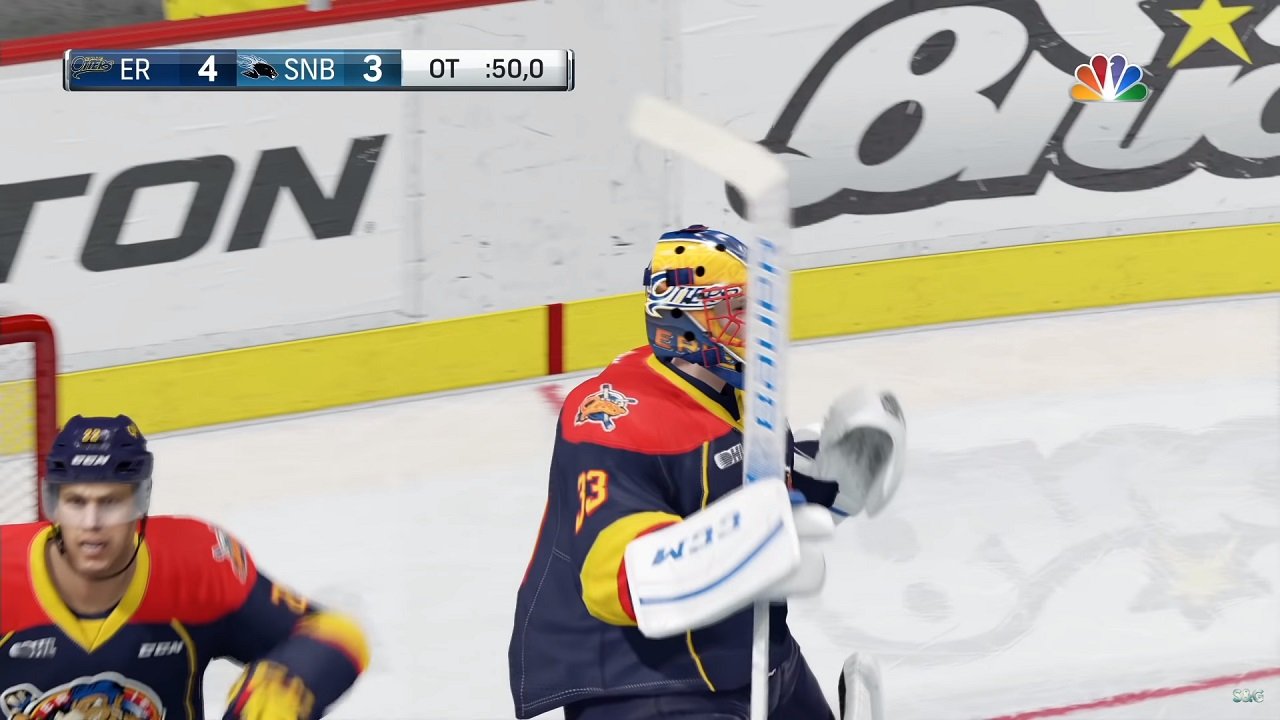
Task: Click the Otters shoulder patch on the goalie jersey
Action: click(x=606, y=408)
